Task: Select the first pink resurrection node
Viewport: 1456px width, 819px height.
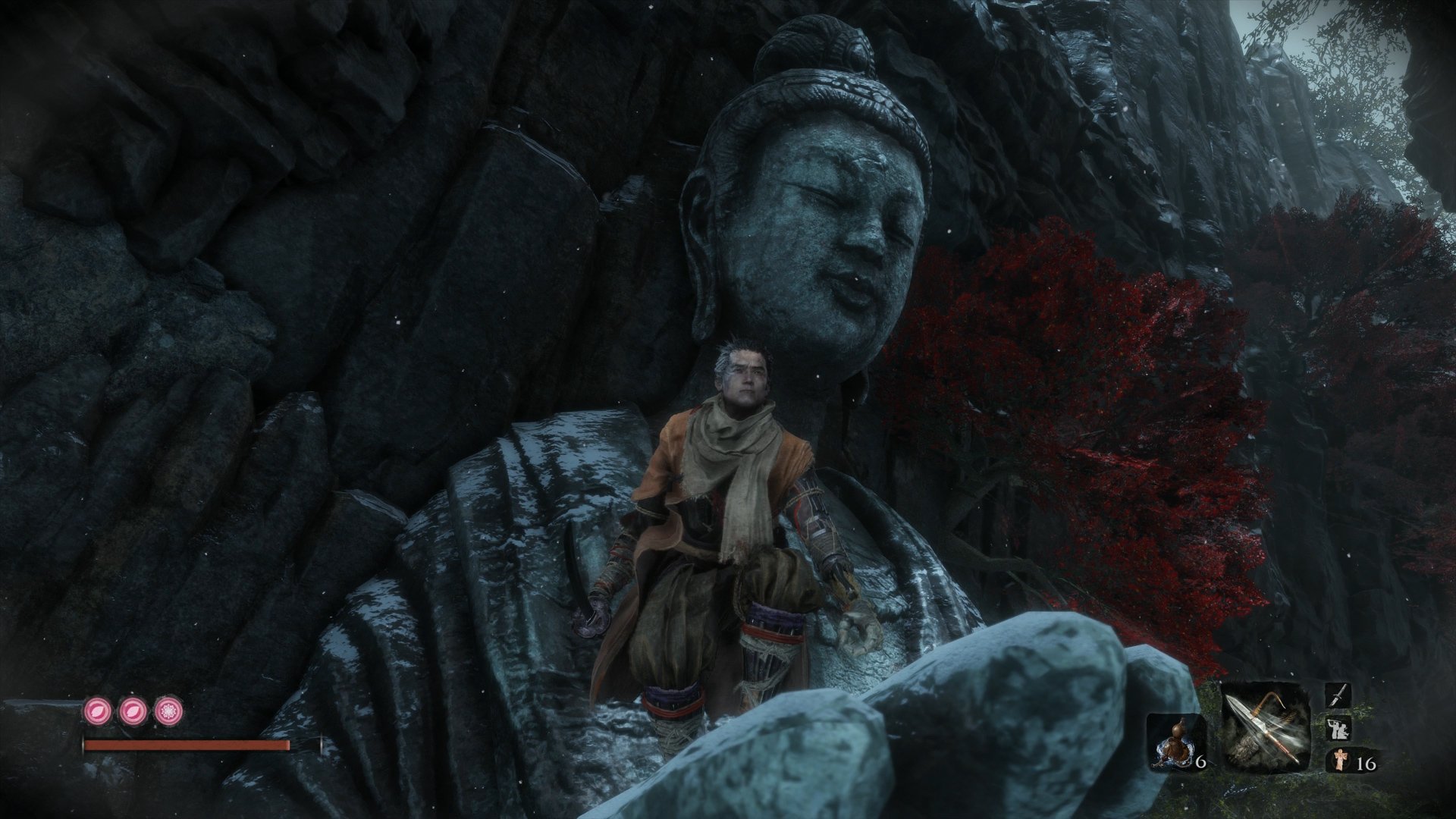Action: 97,711
